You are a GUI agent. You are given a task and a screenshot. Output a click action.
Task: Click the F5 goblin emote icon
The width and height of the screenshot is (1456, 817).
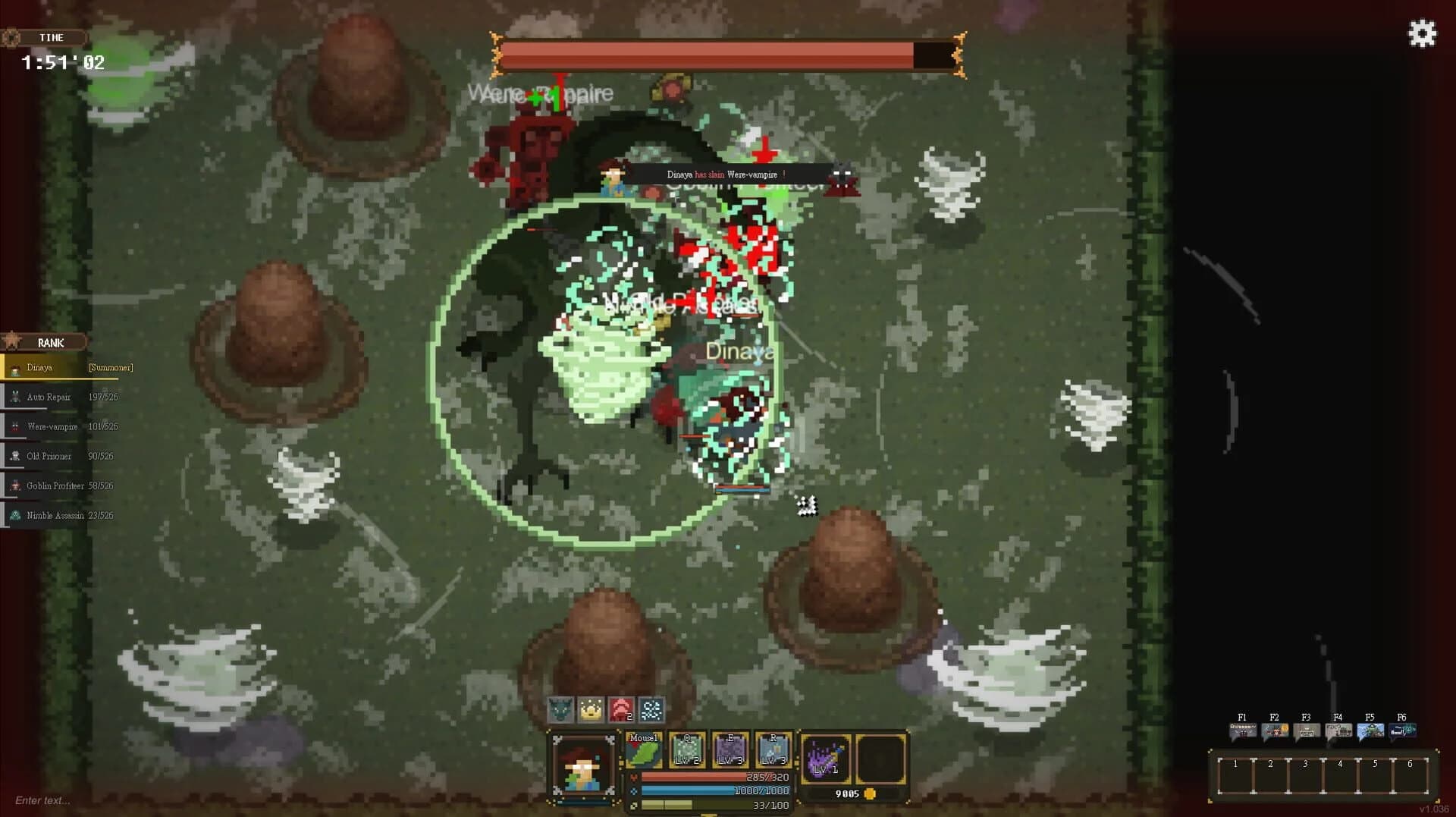click(1370, 730)
